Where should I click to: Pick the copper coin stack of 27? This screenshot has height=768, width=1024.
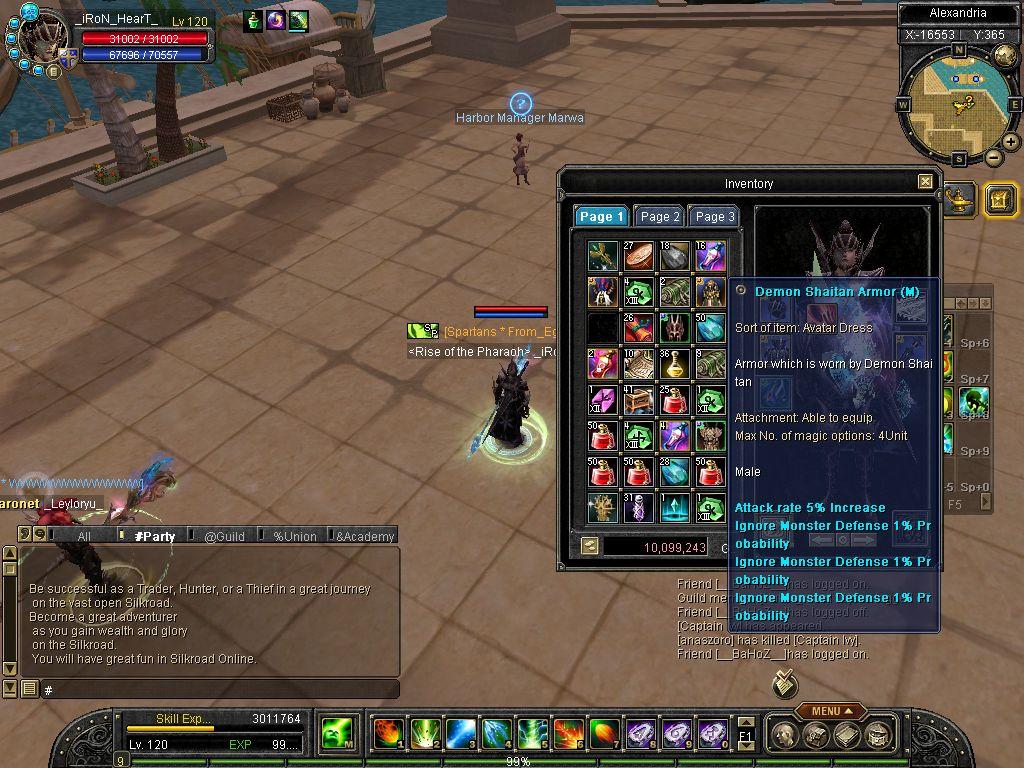tap(638, 255)
